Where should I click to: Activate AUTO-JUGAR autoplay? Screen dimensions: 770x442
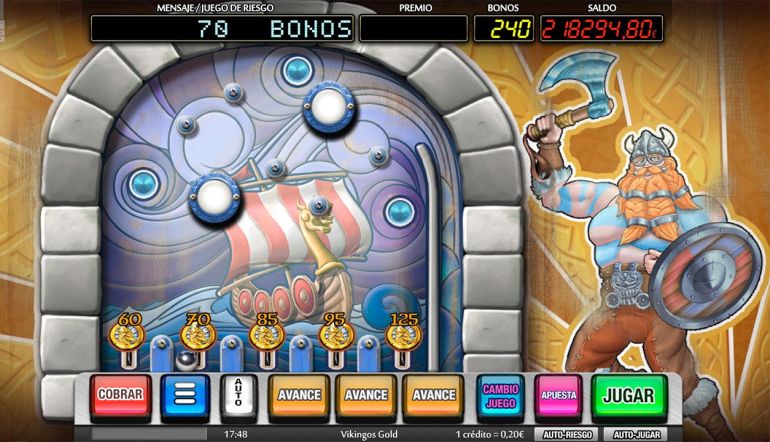pyautogui.click(x=637, y=435)
